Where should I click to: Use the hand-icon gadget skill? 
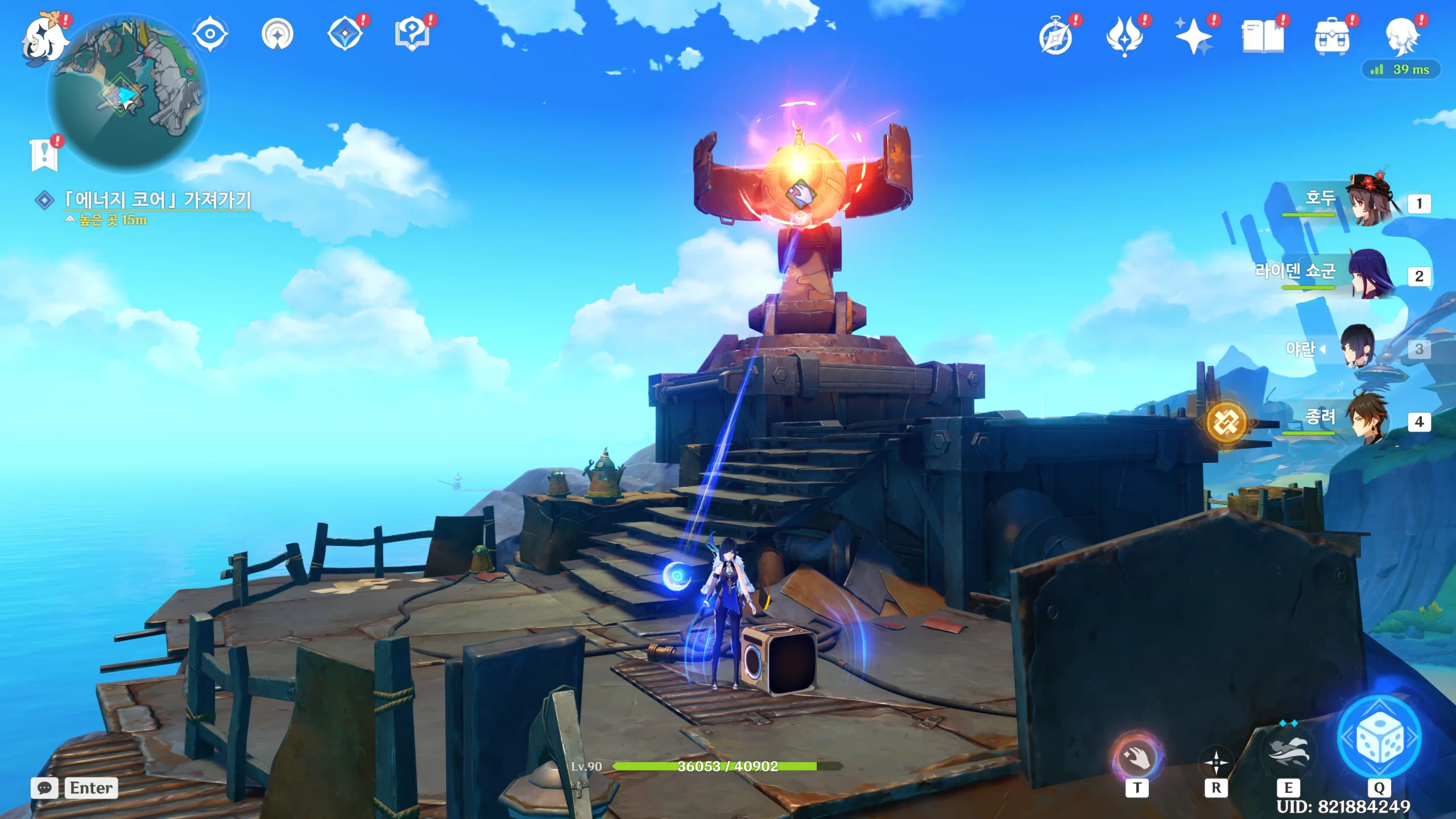coord(1136,758)
